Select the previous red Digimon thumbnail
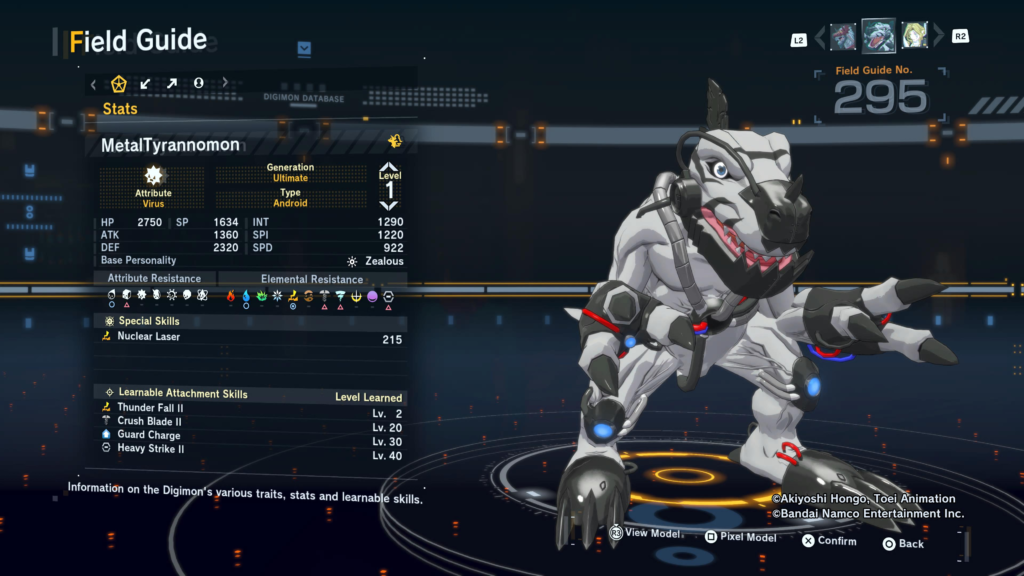The image size is (1024, 576). (843, 38)
